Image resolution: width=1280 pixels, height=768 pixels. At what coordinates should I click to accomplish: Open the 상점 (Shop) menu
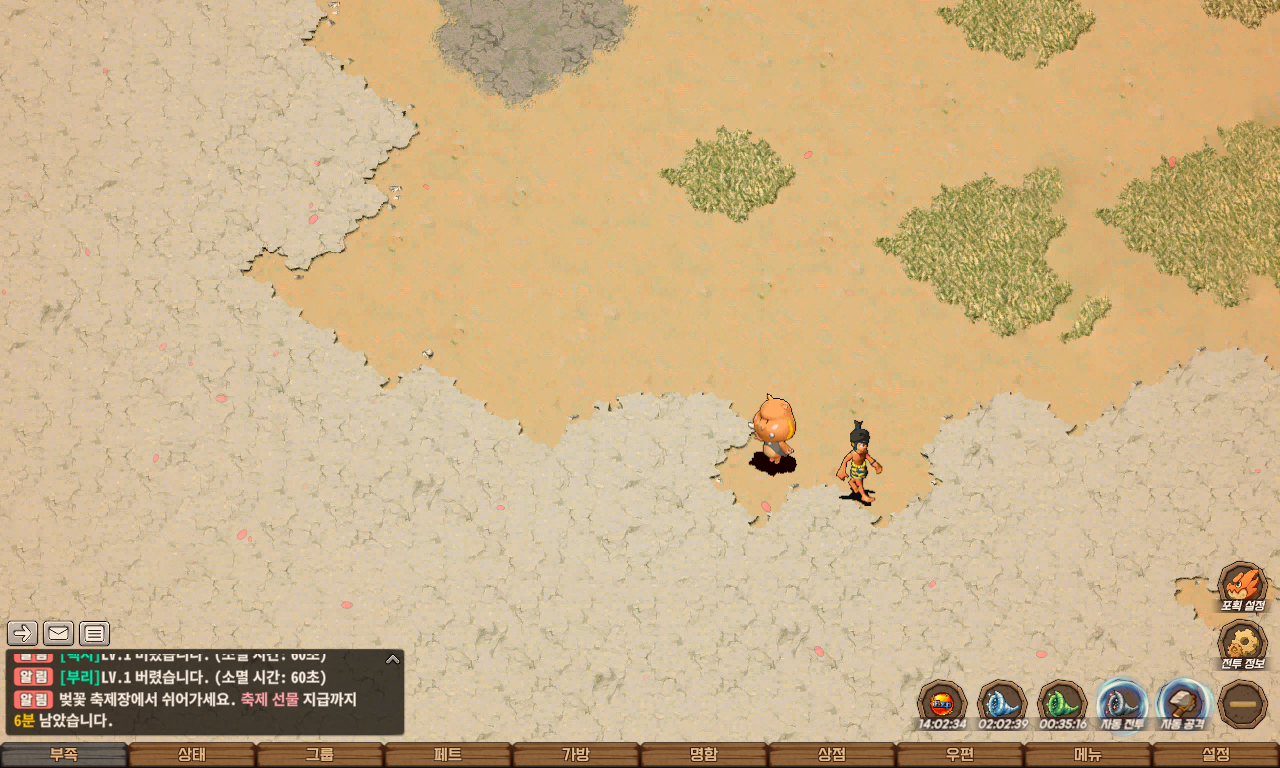(x=832, y=755)
